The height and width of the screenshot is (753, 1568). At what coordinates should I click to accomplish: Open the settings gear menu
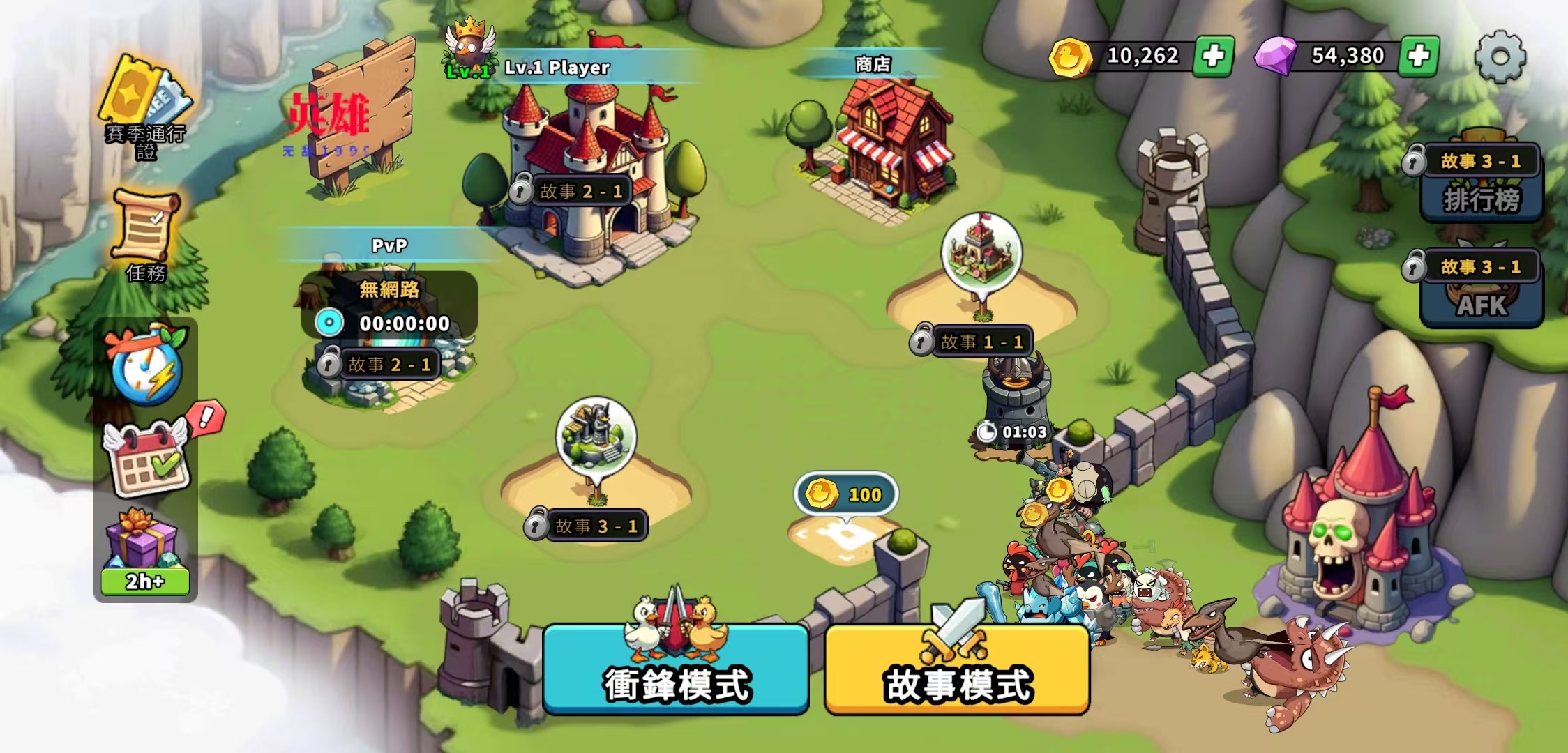coord(1500,57)
